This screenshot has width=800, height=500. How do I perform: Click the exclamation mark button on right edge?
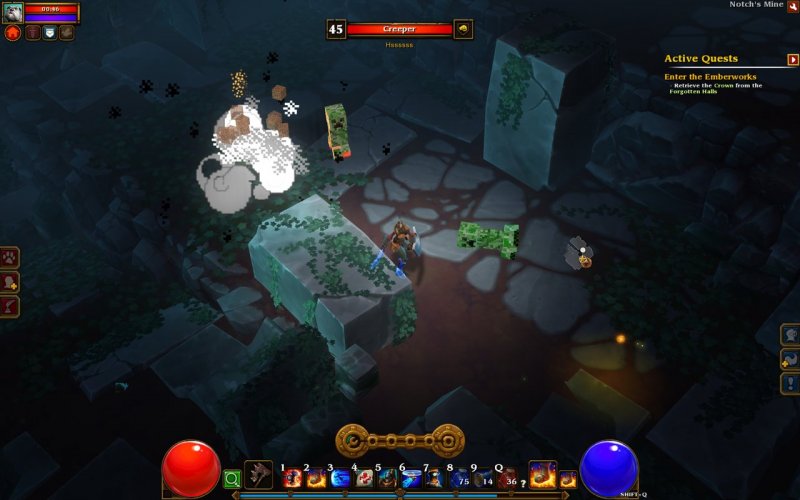pyautogui.click(x=790, y=384)
